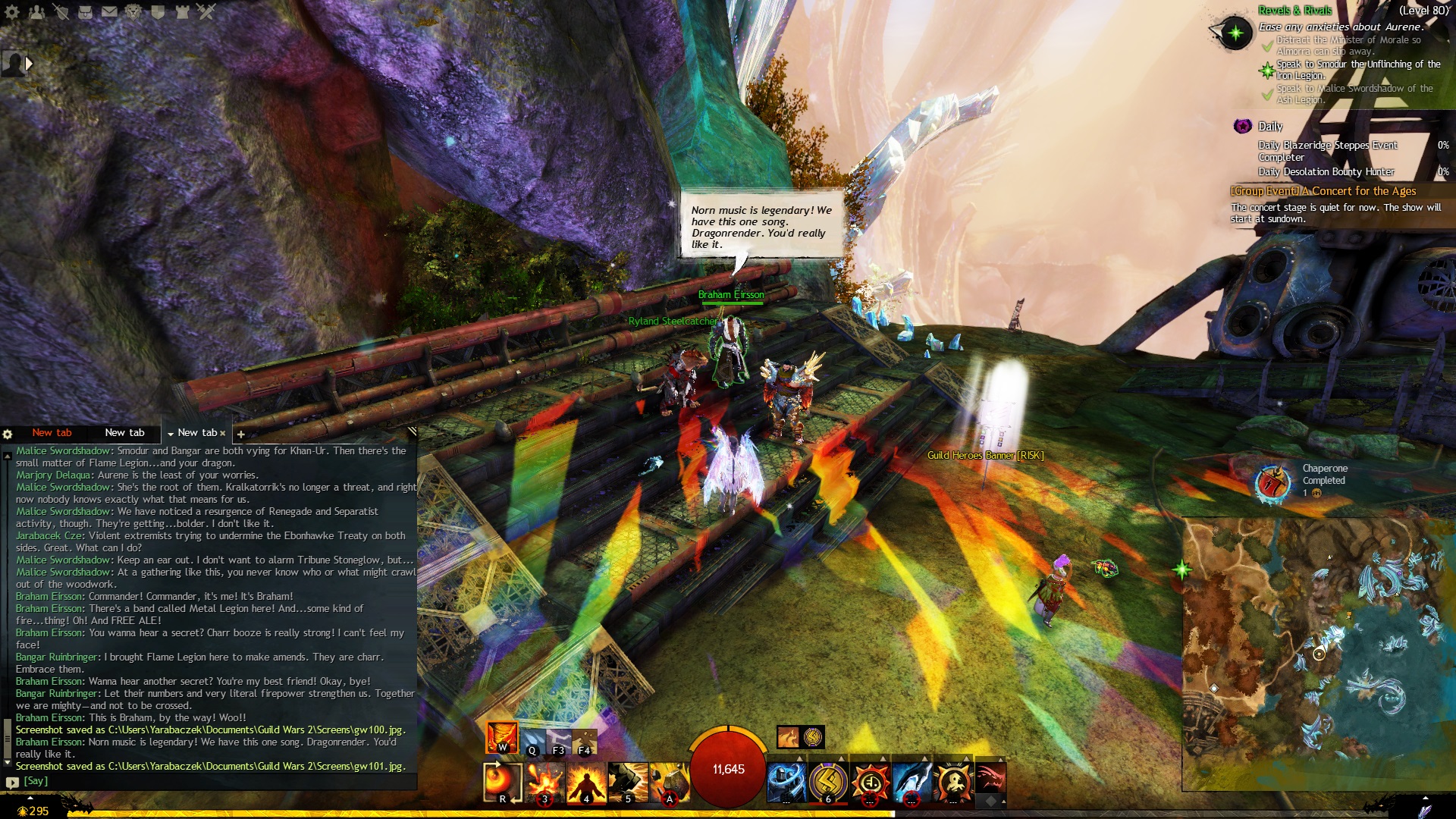Activate the yellow lightning signet skill

pos(828,782)
